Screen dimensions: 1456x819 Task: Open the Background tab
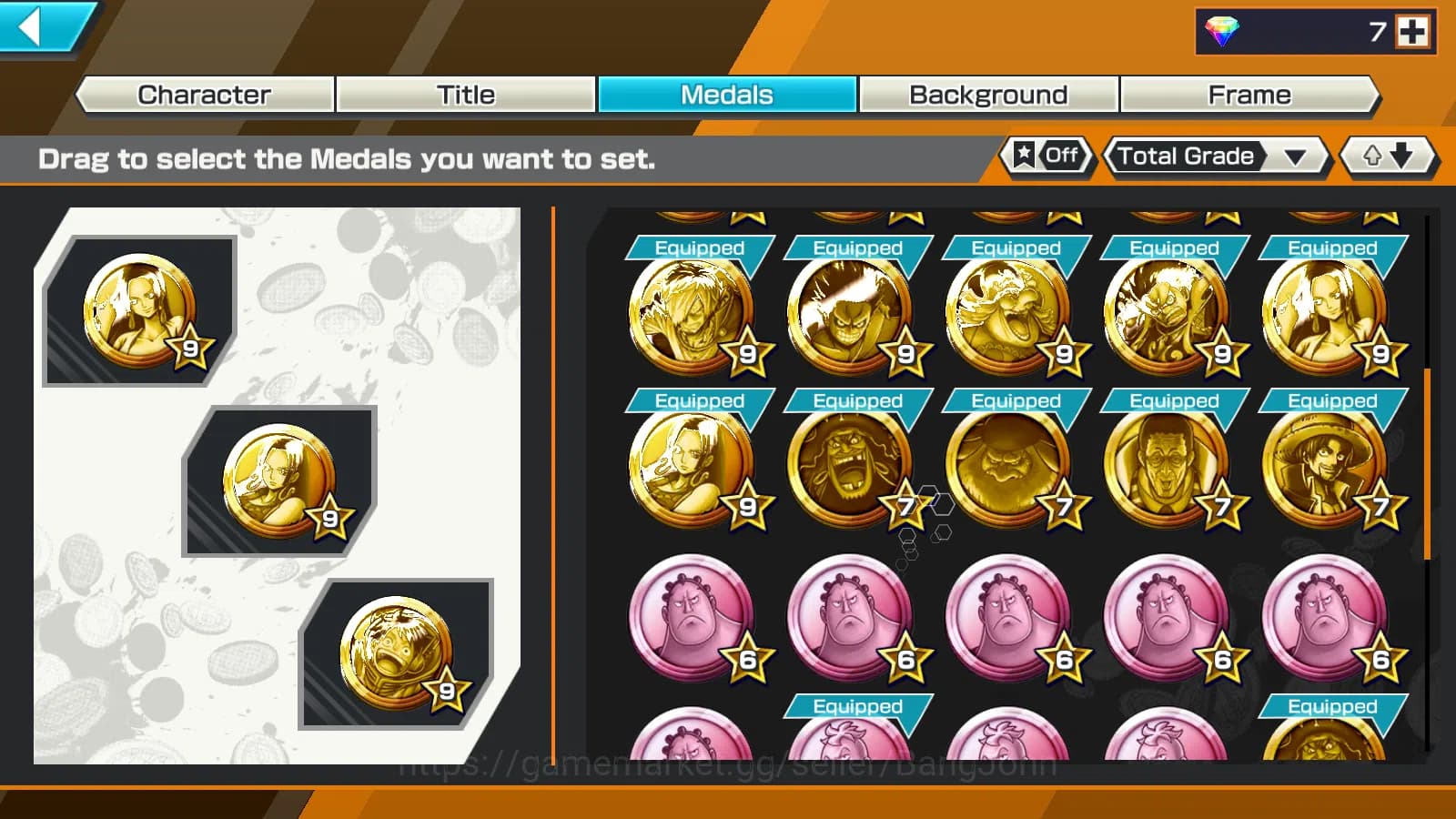click(988, 94)
